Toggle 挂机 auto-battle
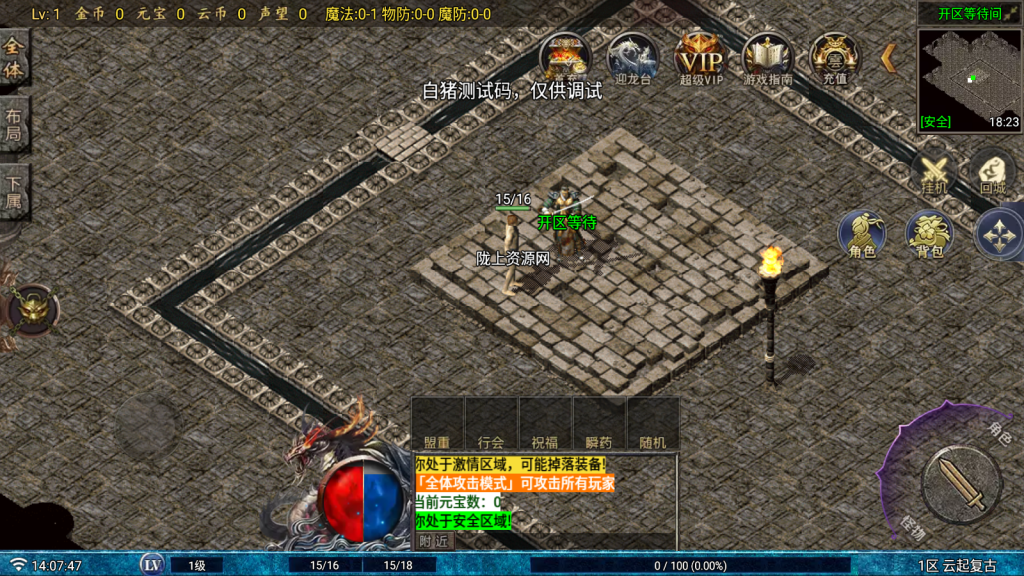 (934, 172)
